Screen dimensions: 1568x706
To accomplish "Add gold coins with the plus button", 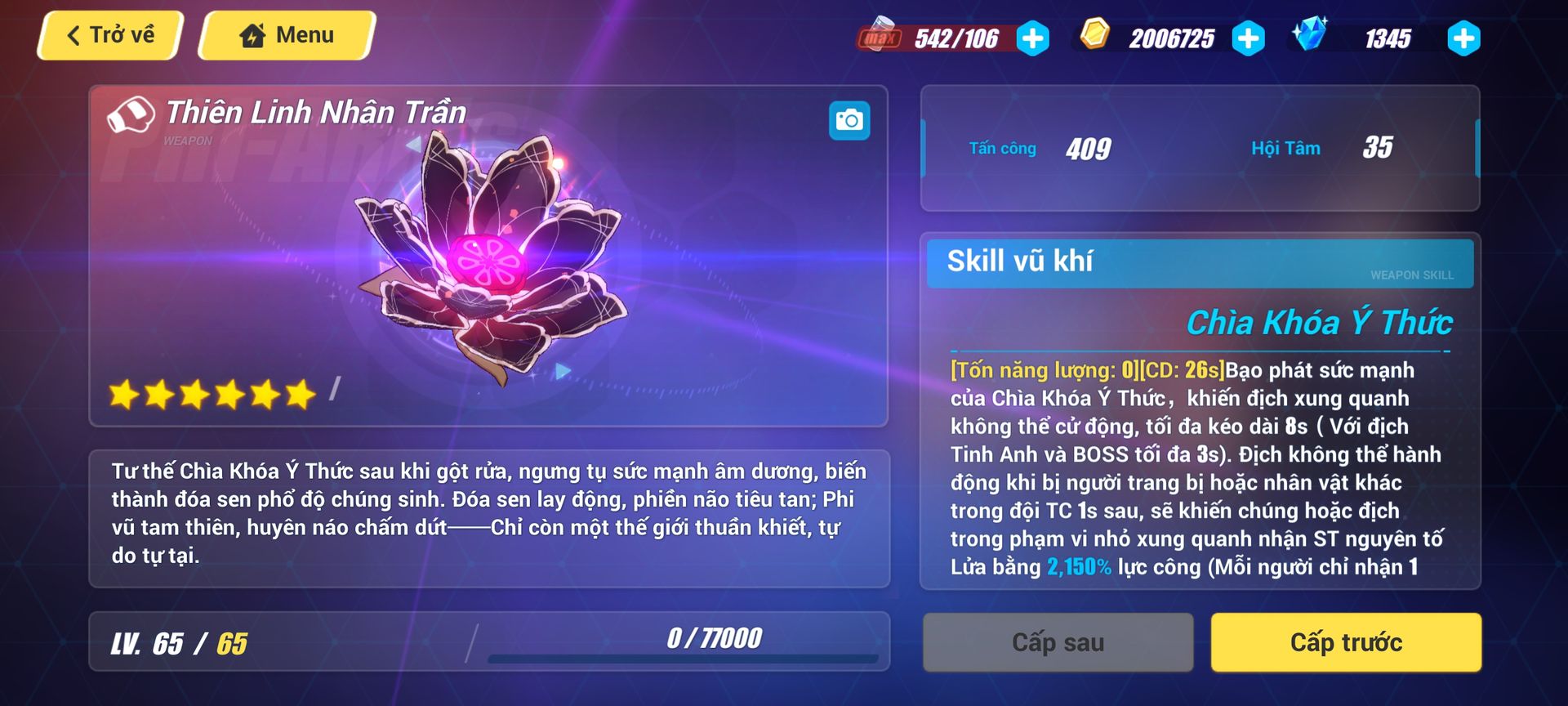I will (x=1248, y=38).
